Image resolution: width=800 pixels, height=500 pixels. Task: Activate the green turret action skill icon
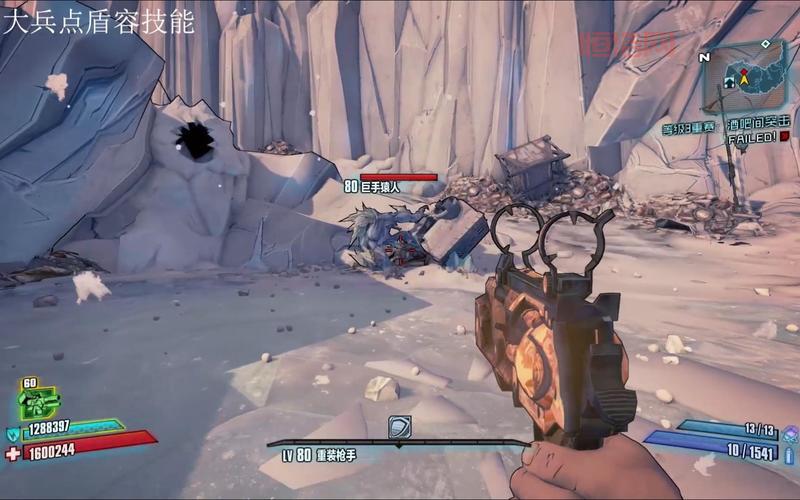pos(39,403)
